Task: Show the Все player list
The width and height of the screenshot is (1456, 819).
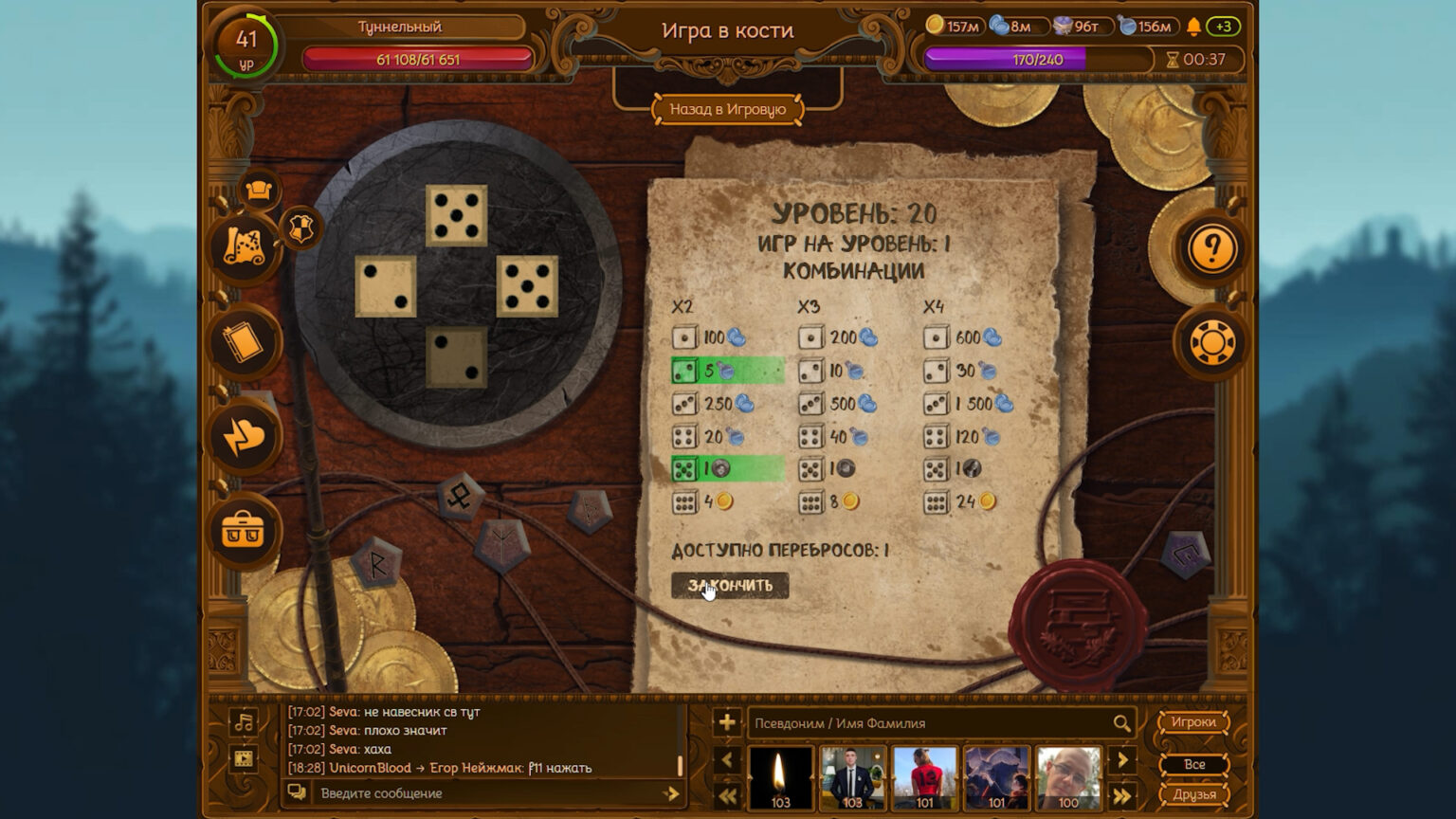Action: tap(1193, 764)
